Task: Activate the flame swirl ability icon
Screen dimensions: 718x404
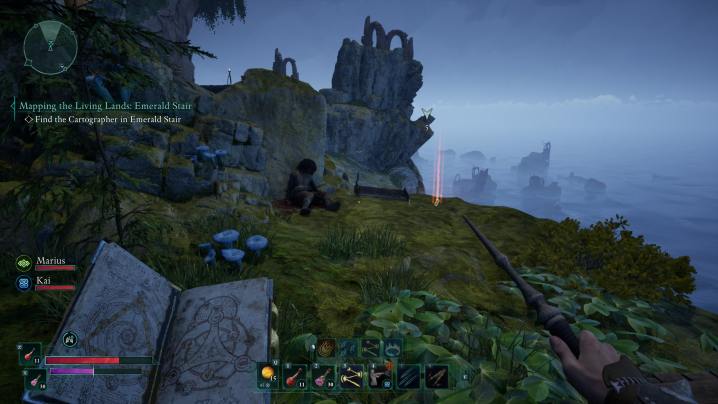Action: (326, 348)
